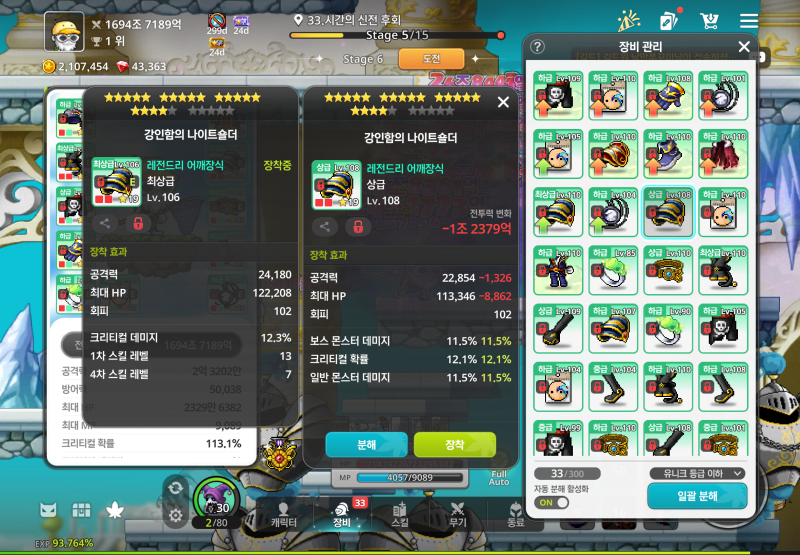The height and width of the screenshot is (555, 800).
Task: Click the lock icon on the equipped item
Action: 139,224
